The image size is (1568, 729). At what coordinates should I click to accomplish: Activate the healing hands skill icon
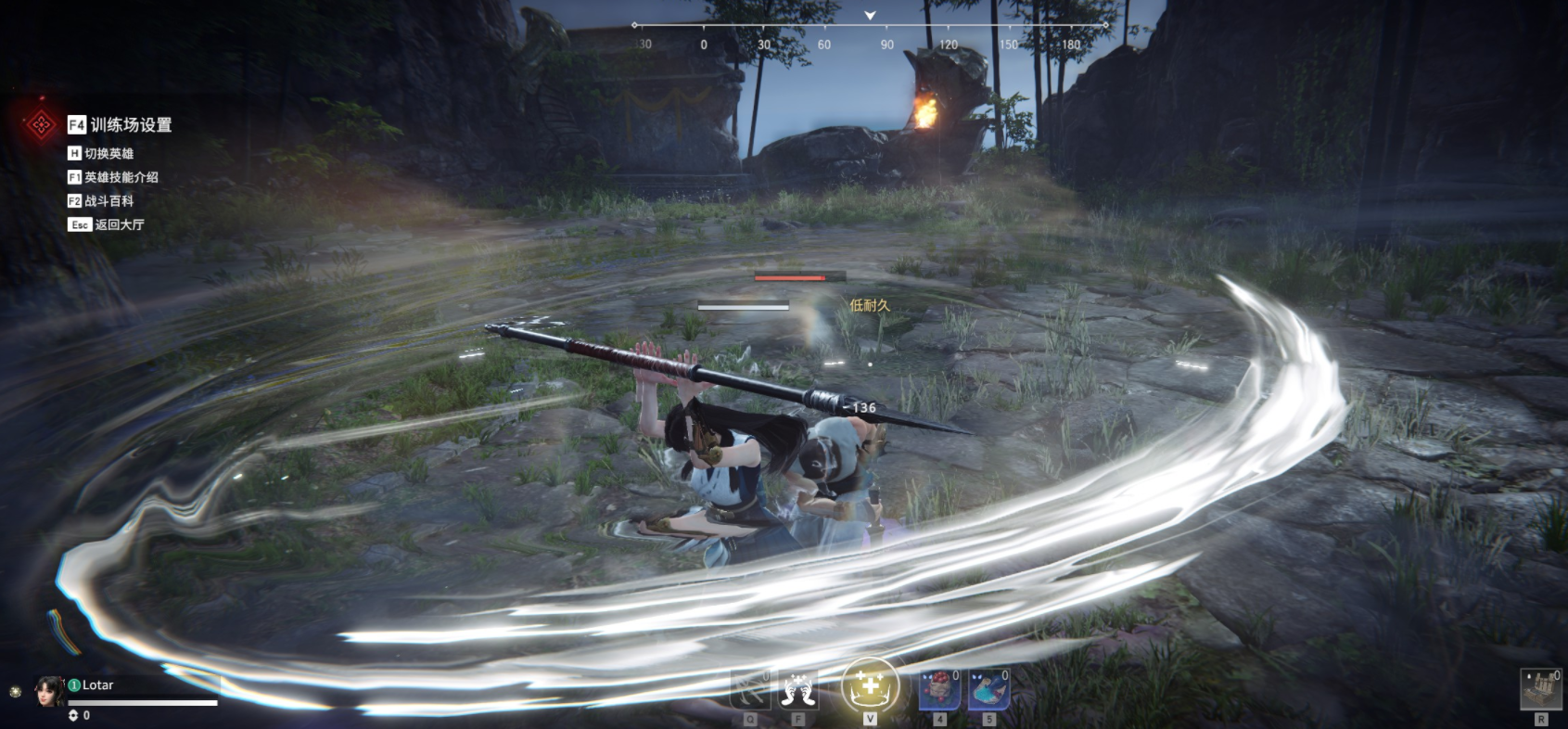(x=798, y=690)
